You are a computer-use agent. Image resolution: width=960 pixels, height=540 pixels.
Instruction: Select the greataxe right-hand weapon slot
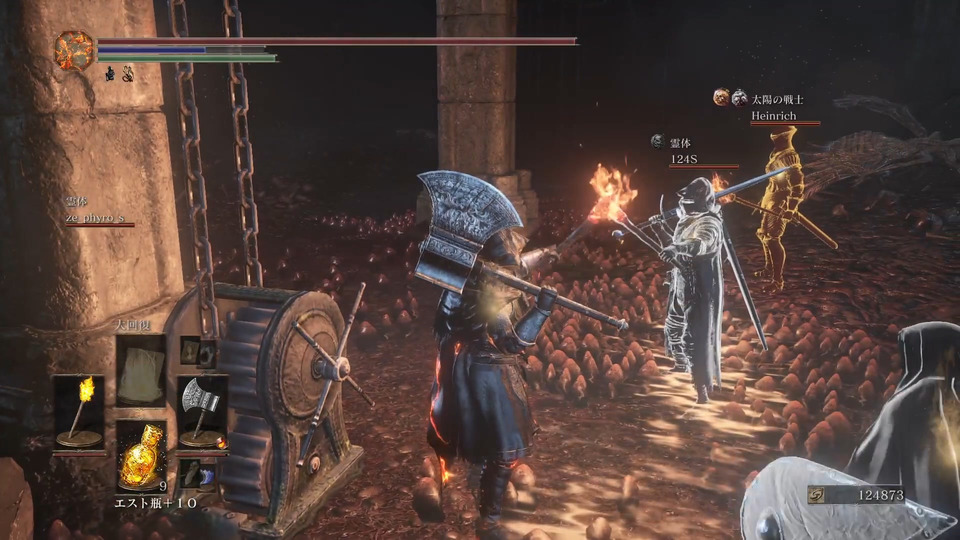tap(202, 411)
